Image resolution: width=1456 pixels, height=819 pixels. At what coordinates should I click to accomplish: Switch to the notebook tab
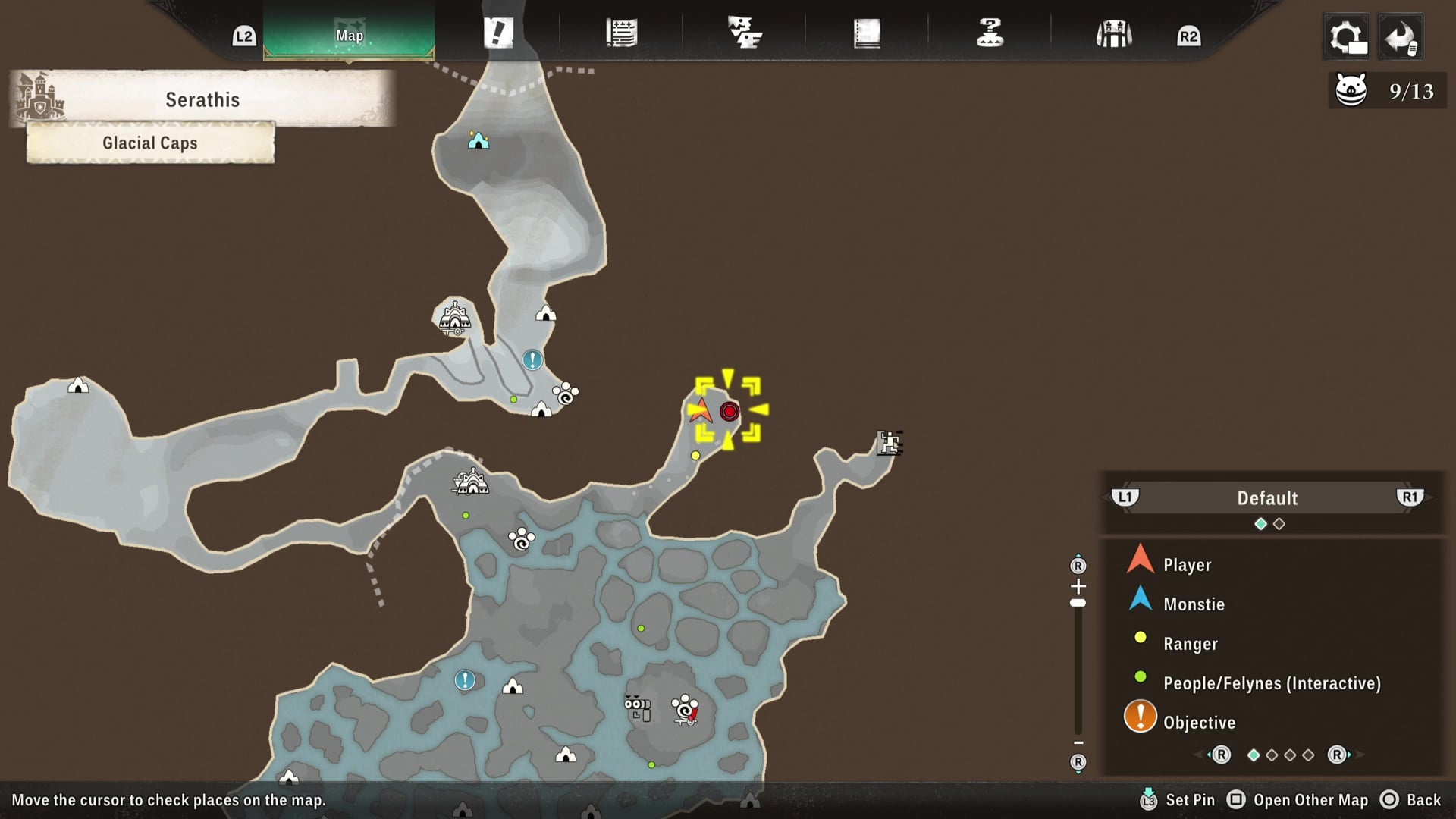click(867, 33)
